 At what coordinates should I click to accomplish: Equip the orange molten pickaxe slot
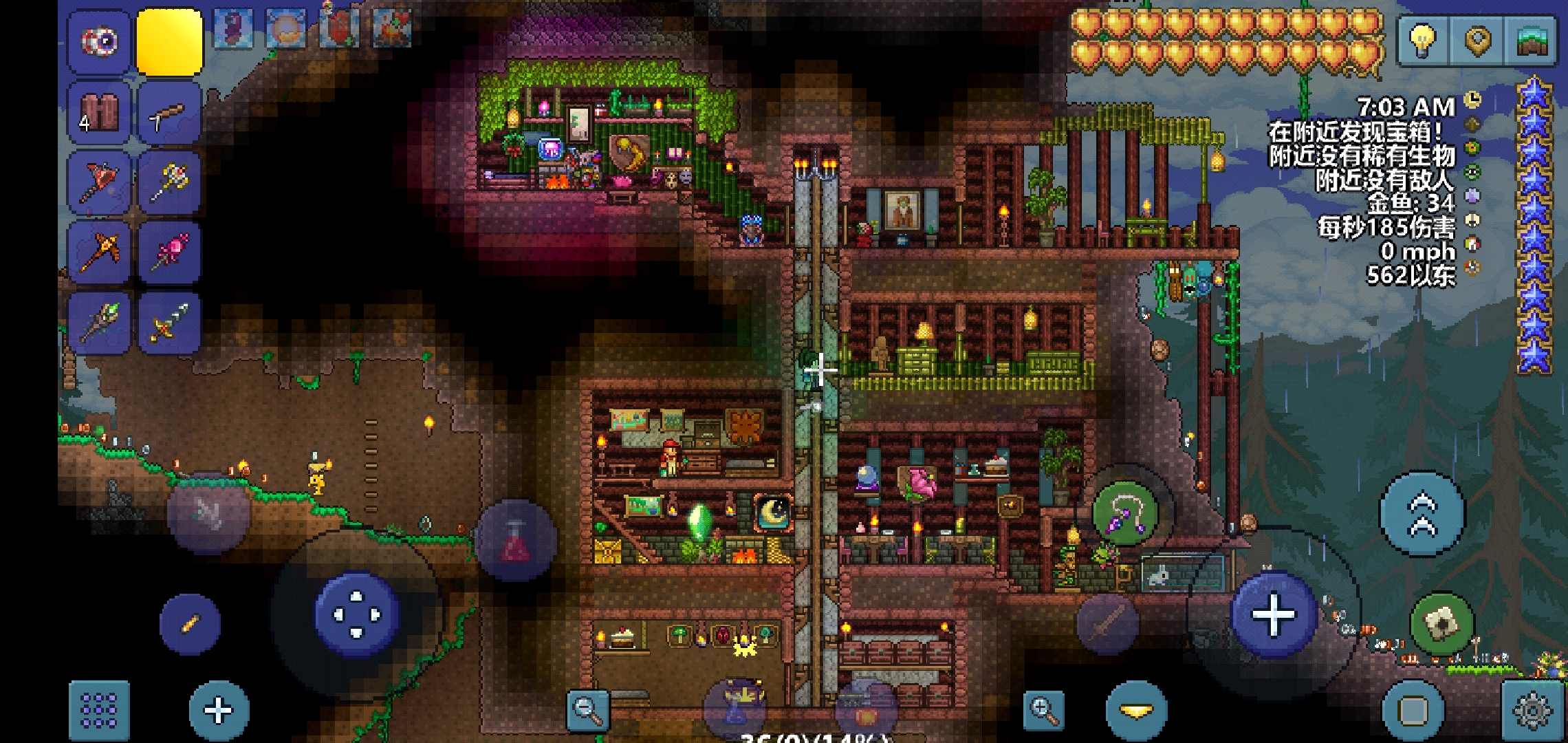tap(100, 252)
